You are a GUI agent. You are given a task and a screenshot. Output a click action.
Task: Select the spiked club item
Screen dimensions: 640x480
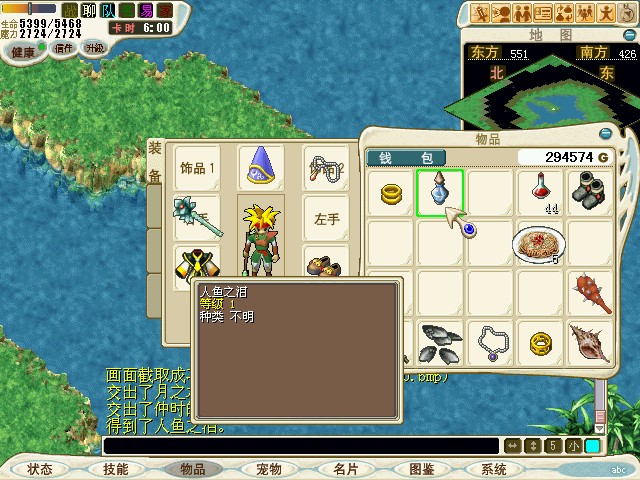(591, 292)
